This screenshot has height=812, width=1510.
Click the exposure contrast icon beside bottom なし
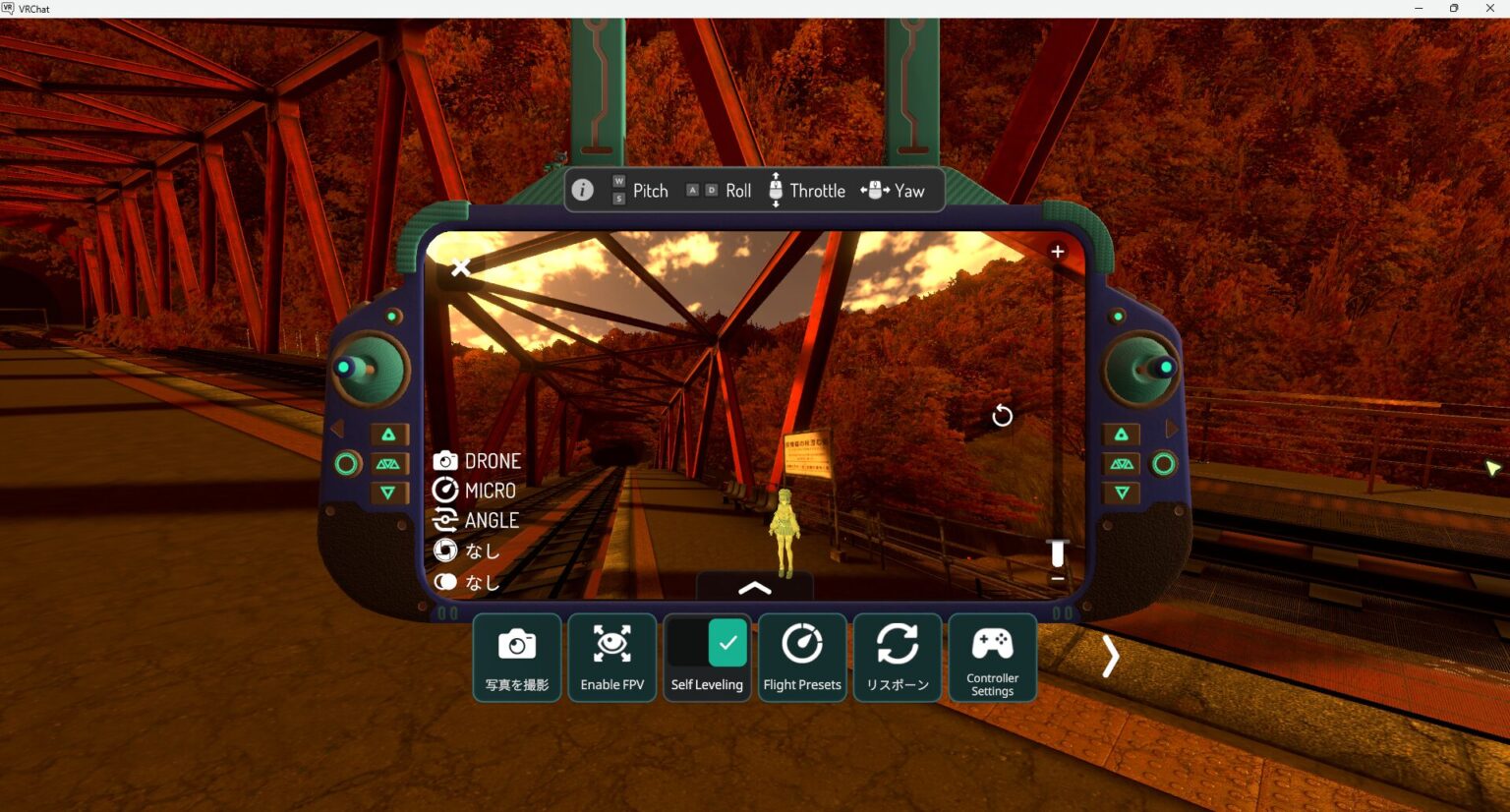[x=447, y=581]
